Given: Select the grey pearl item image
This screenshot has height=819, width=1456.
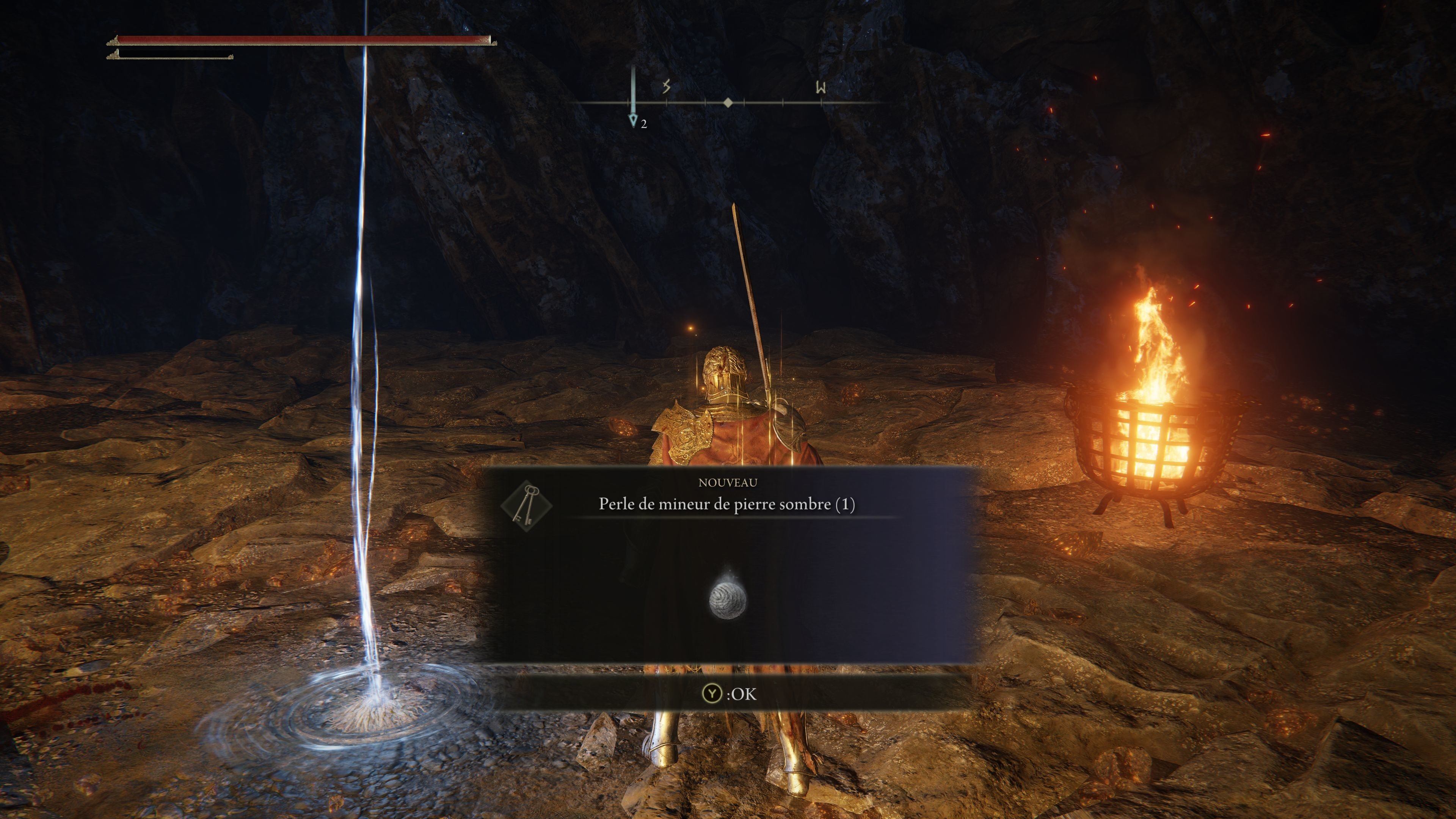Looking at the screenshot, I should click(x=728, y=599).
